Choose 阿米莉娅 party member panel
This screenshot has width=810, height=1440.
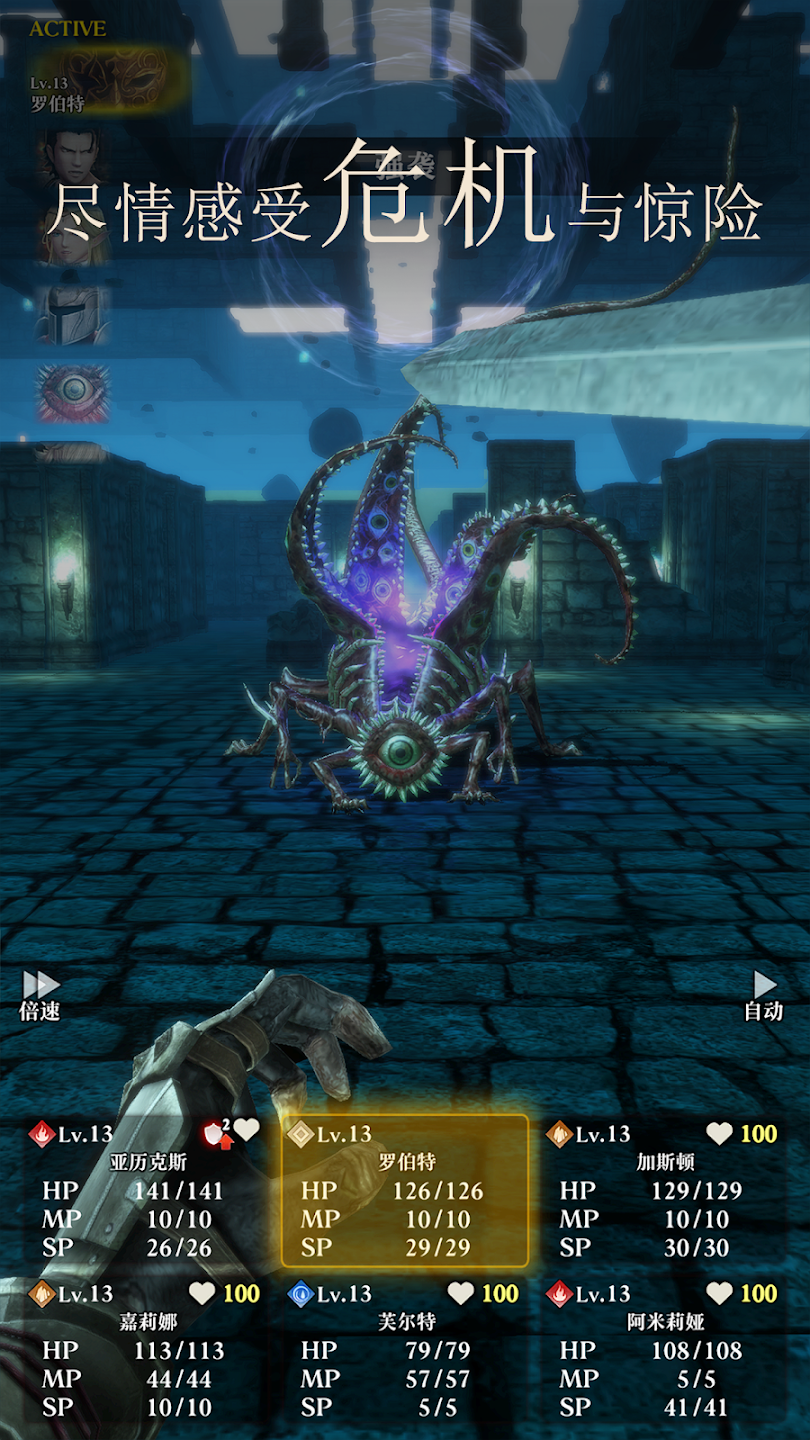click(x=664, y=1350)
